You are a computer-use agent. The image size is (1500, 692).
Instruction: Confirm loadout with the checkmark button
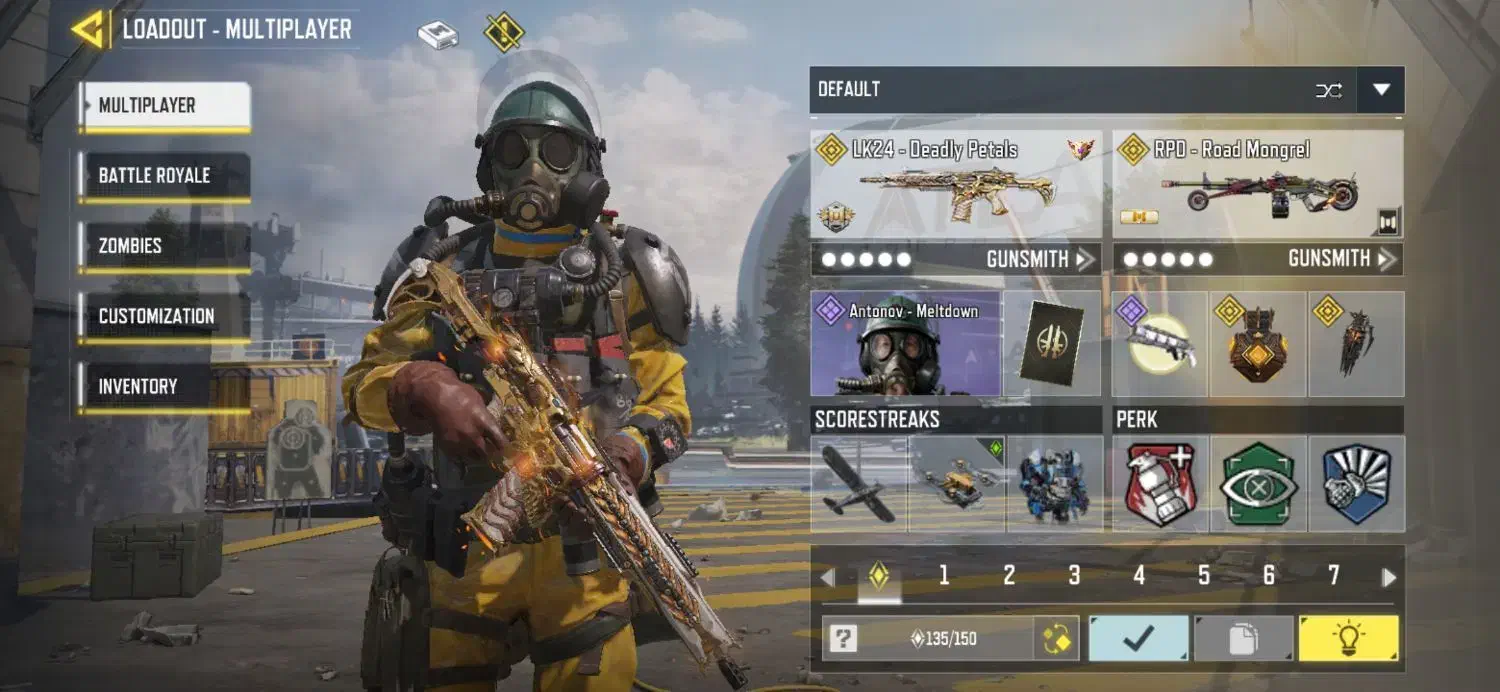coord(1138,639)
